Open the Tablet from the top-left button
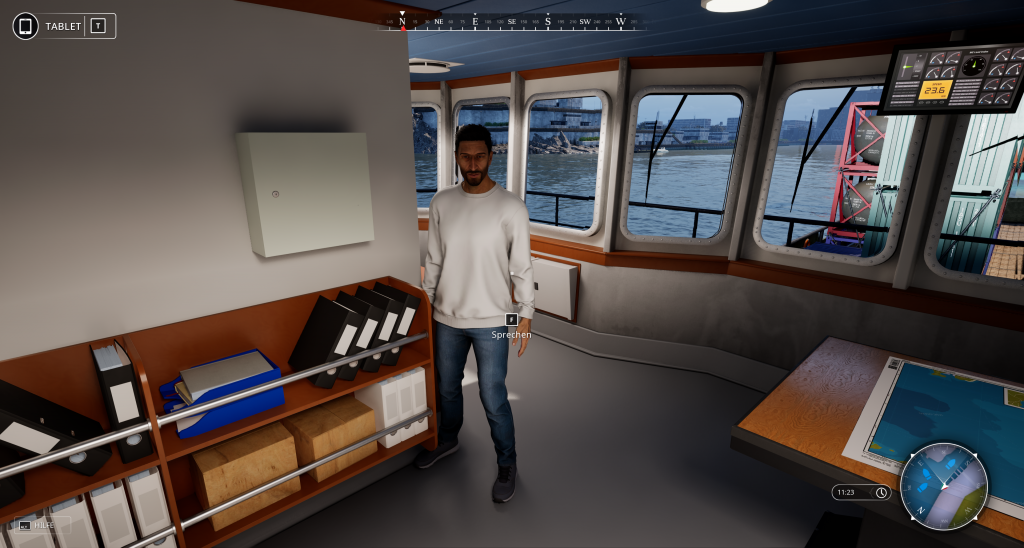The image size is (1024, 548). pyautogui.click(x=64, y=26)
